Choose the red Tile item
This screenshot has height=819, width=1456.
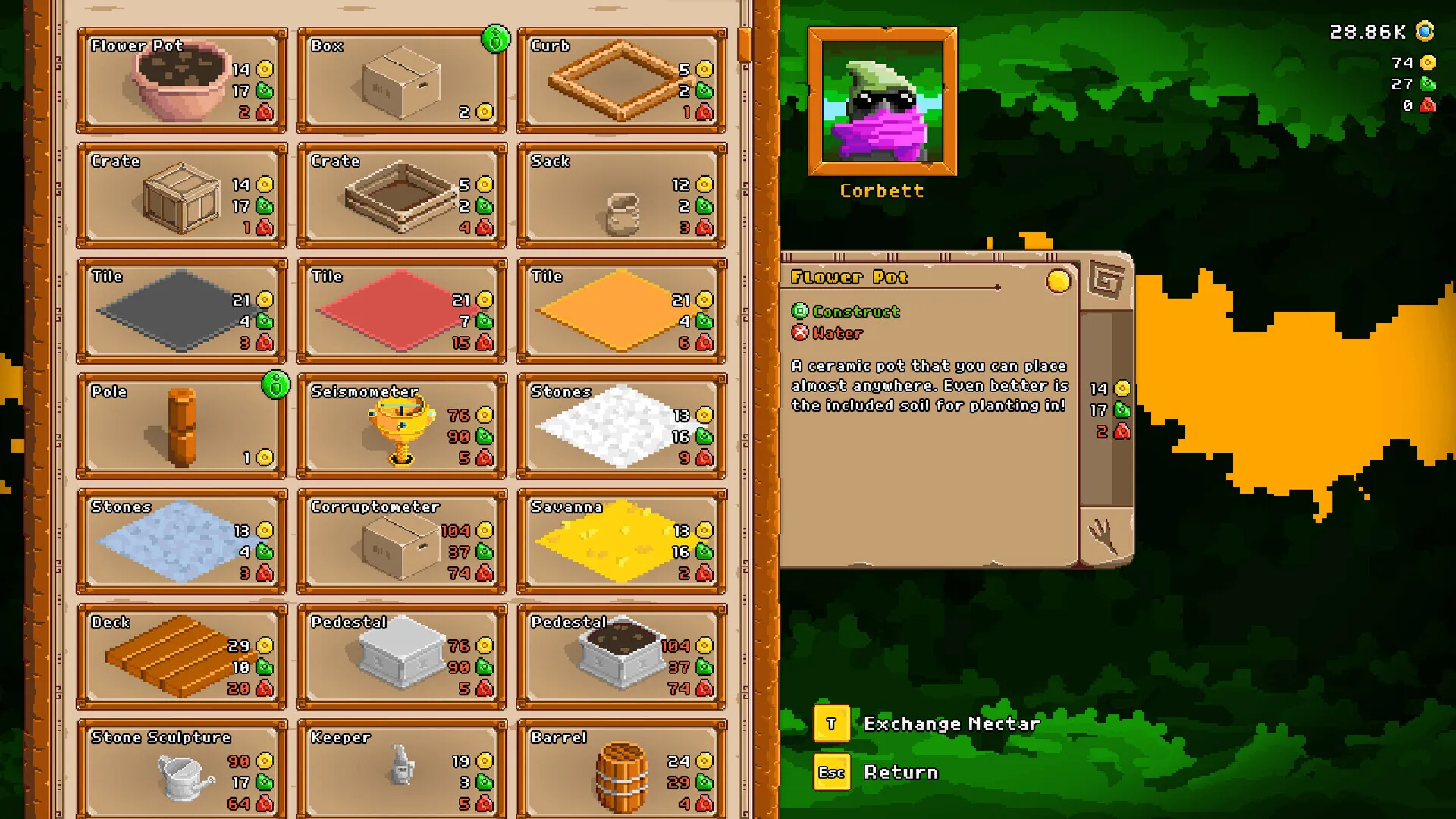pos(401,311)
